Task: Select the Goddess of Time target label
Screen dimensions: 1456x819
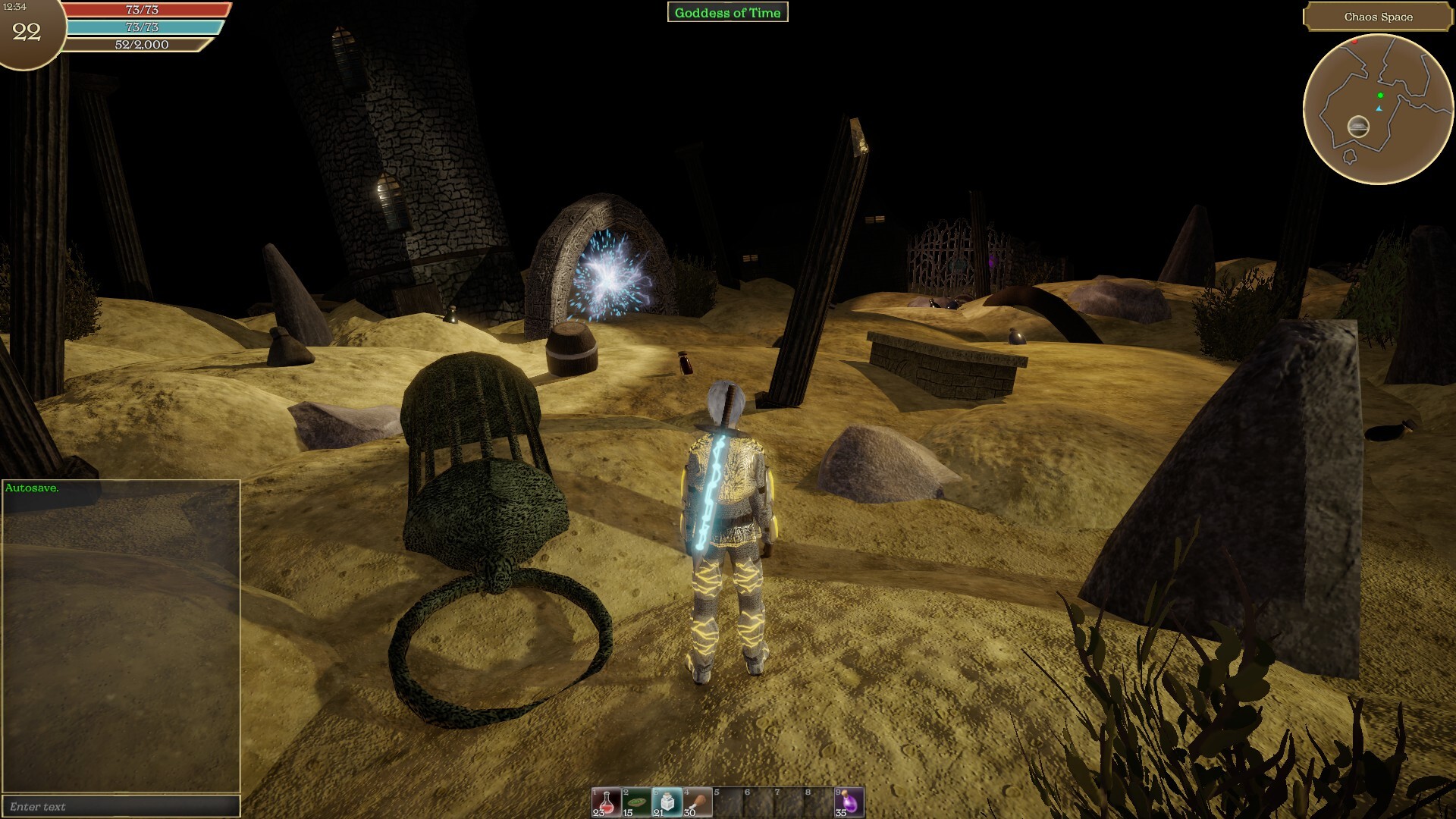Action: point(727,12)
